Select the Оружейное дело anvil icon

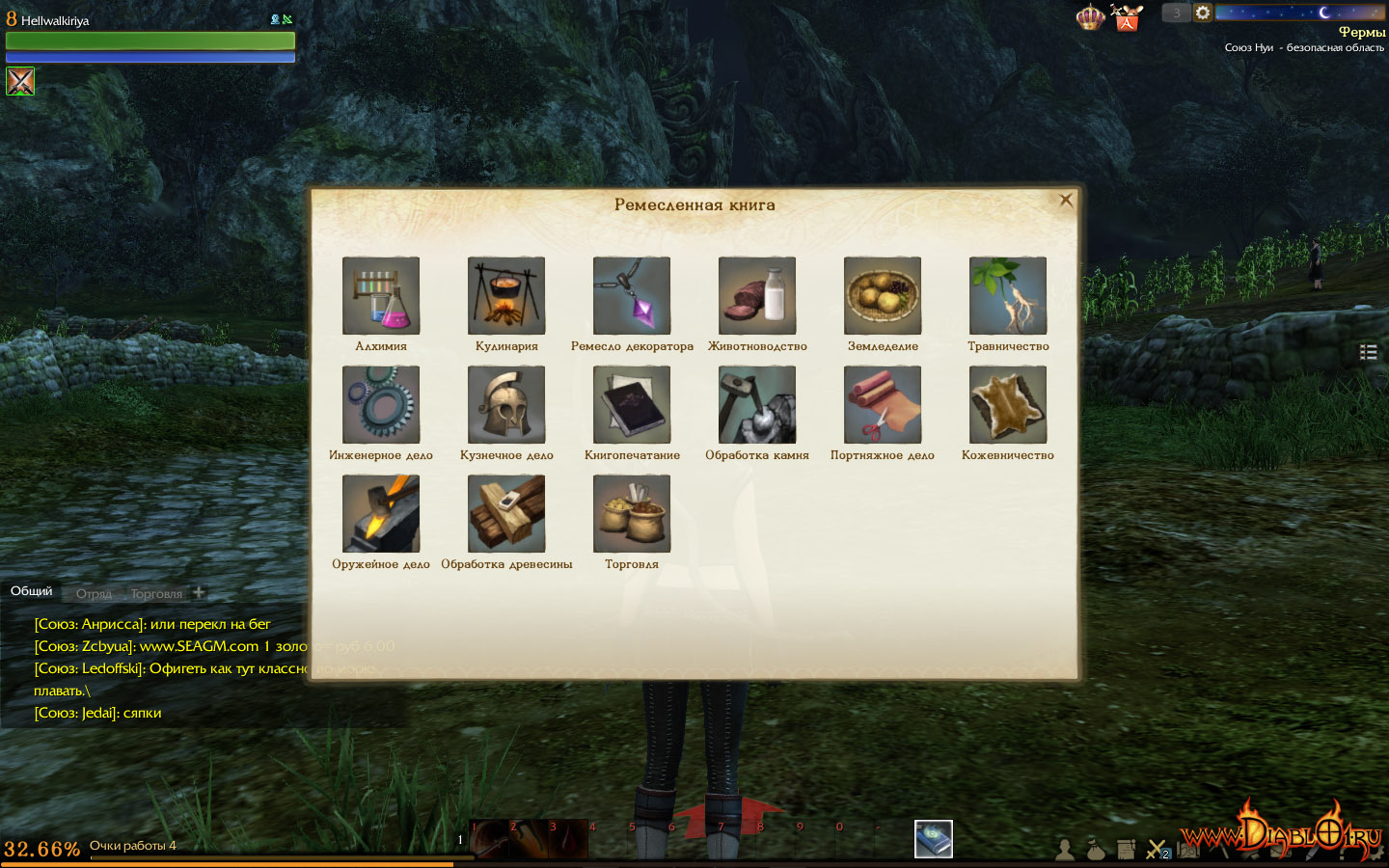click(381, 513)
